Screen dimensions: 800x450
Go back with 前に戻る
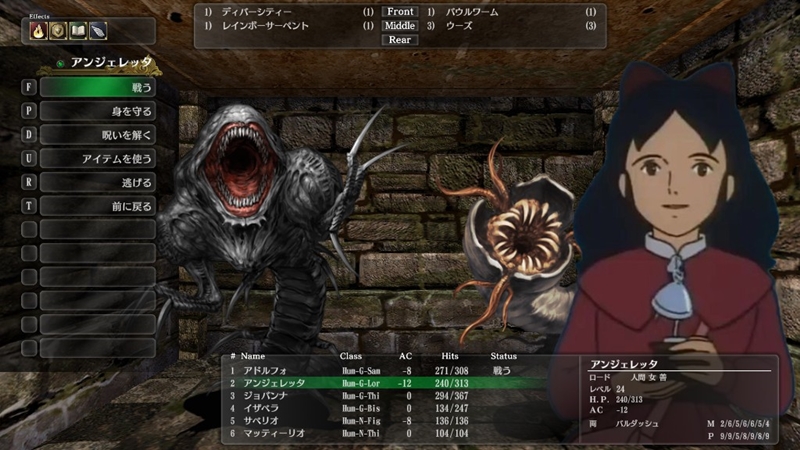pyautogui.click(x=97, y=206)
